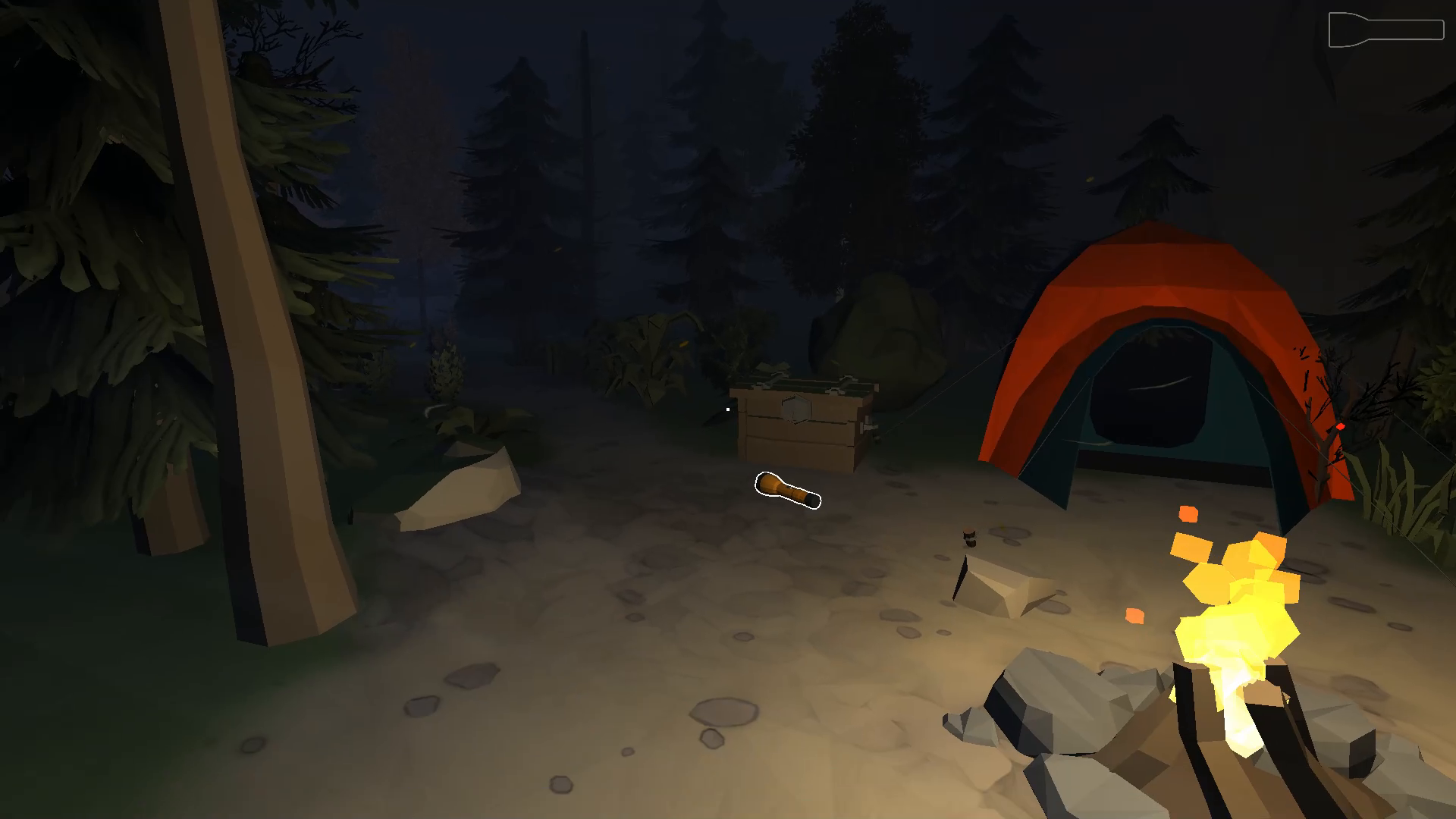
Task: Click the metal clasp on the crate's right side
Action: (x=868, y=427)
